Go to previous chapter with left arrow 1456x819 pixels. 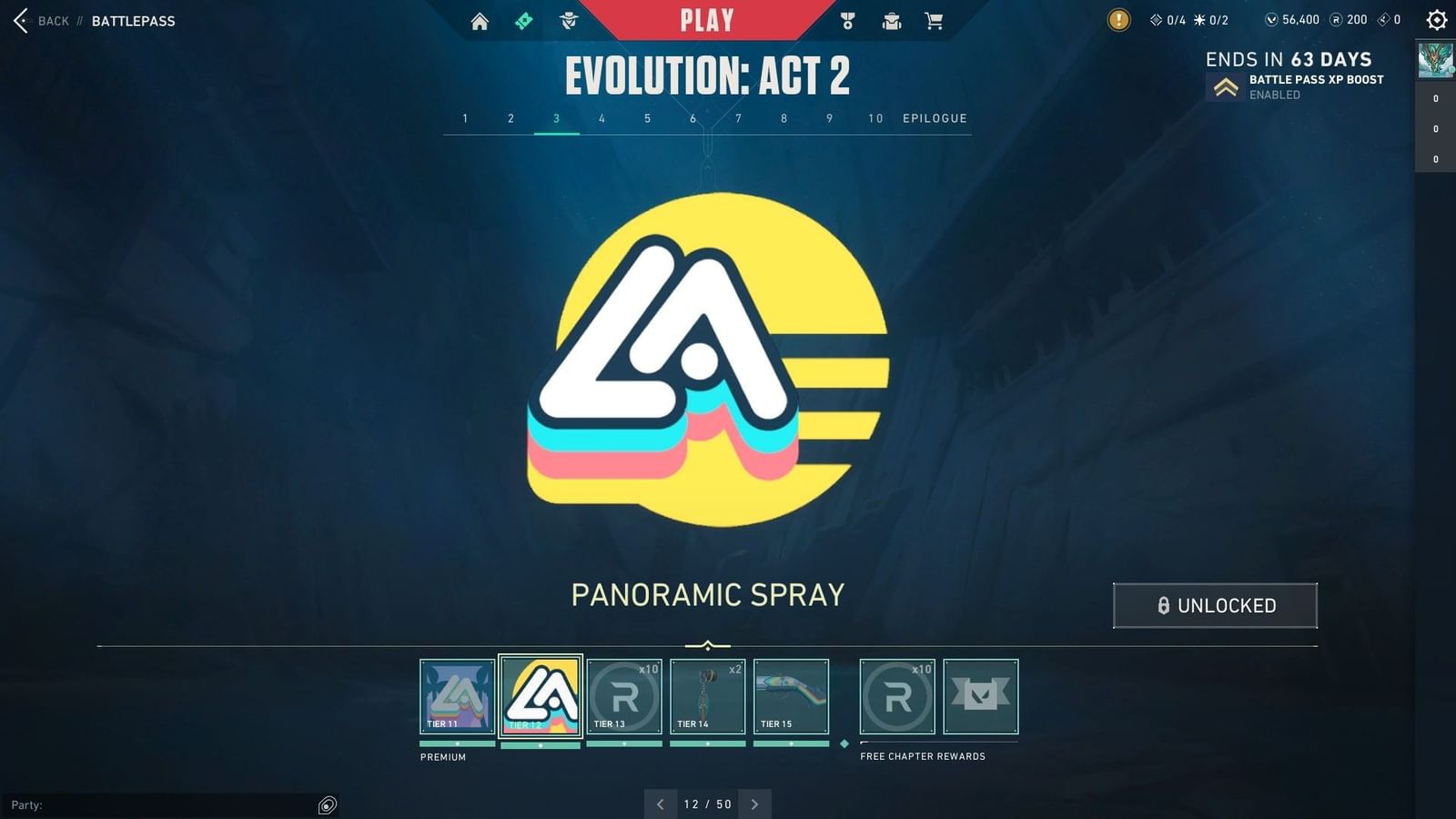coord(661,804)
